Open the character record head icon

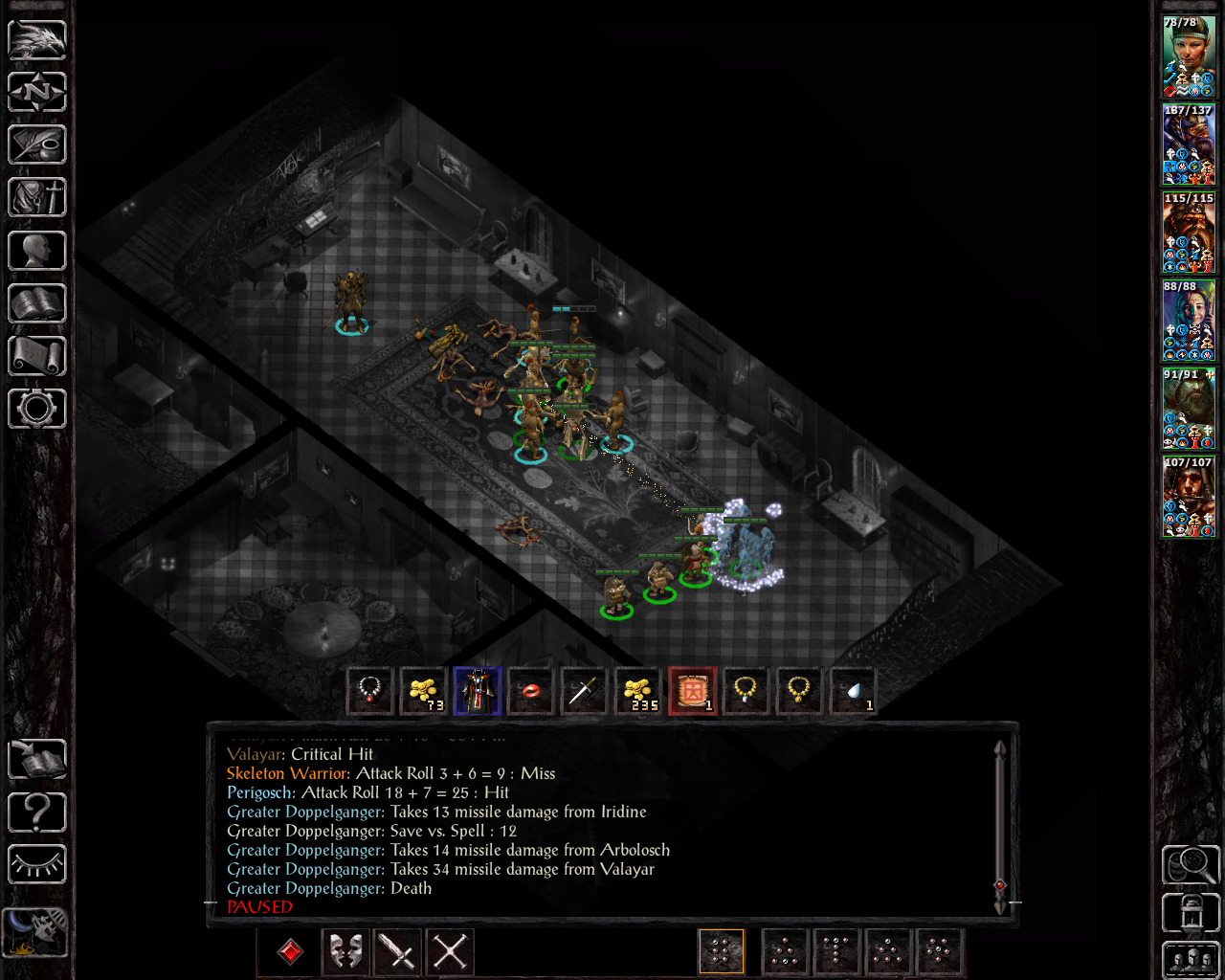[37, 251]
